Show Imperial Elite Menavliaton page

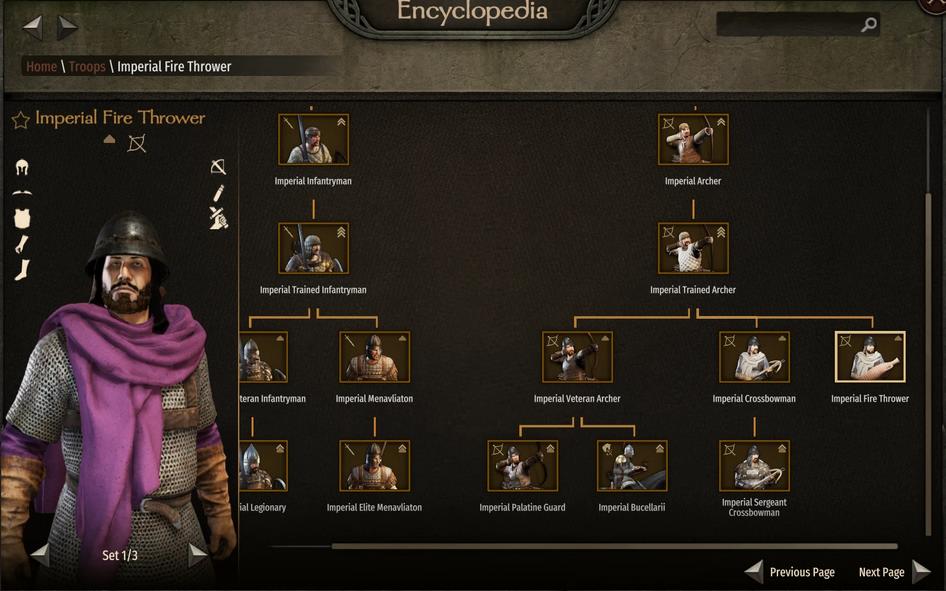click(x=374, y=466)
